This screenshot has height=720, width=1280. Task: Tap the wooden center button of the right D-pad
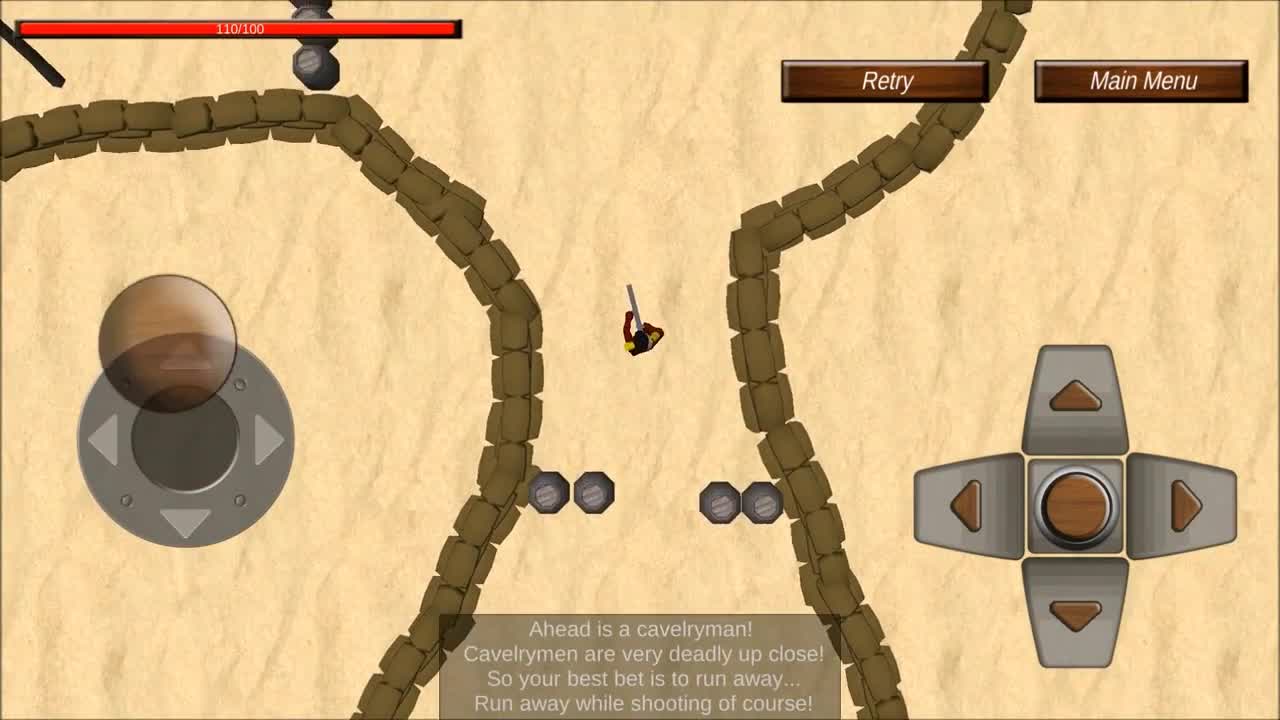point(1075,507)
